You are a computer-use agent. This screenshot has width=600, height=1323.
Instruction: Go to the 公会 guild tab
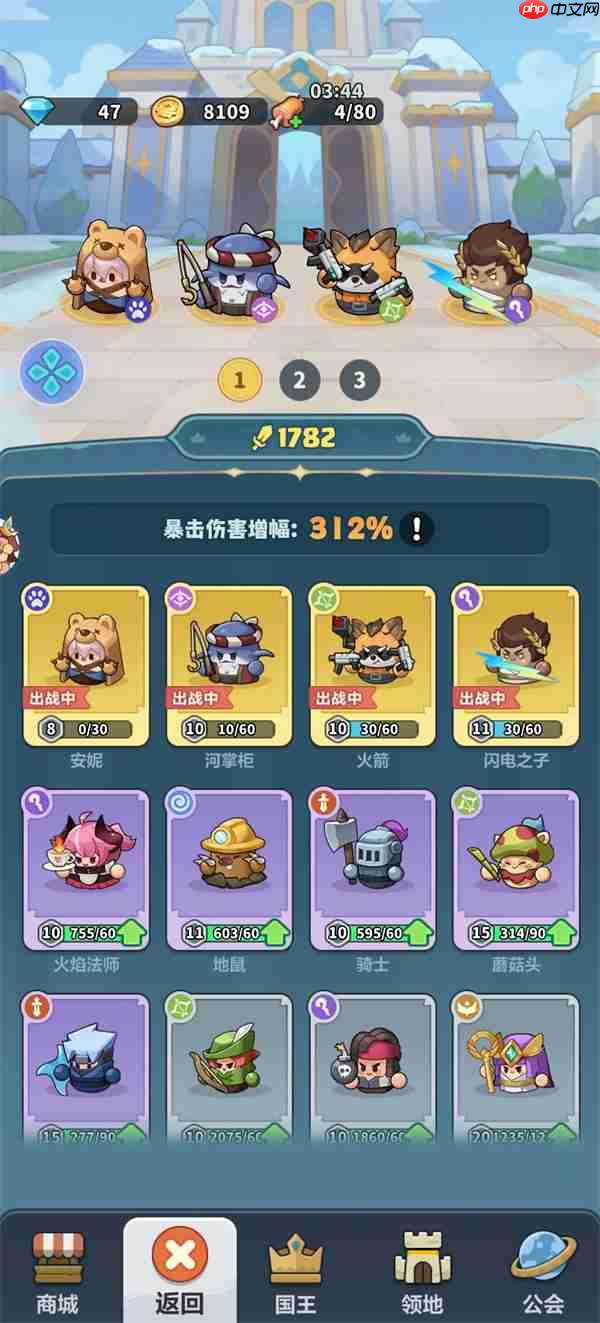tap(543, 1270)
